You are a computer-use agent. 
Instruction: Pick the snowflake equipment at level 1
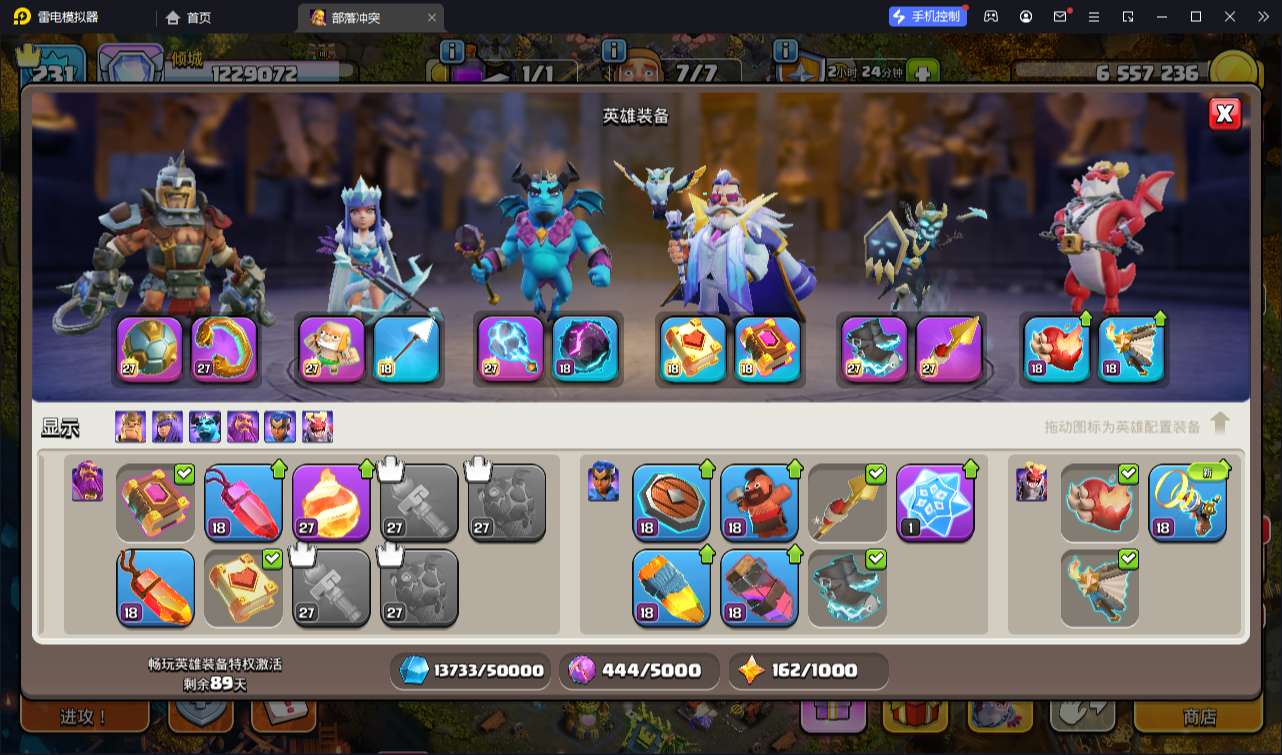pos(935,502)
